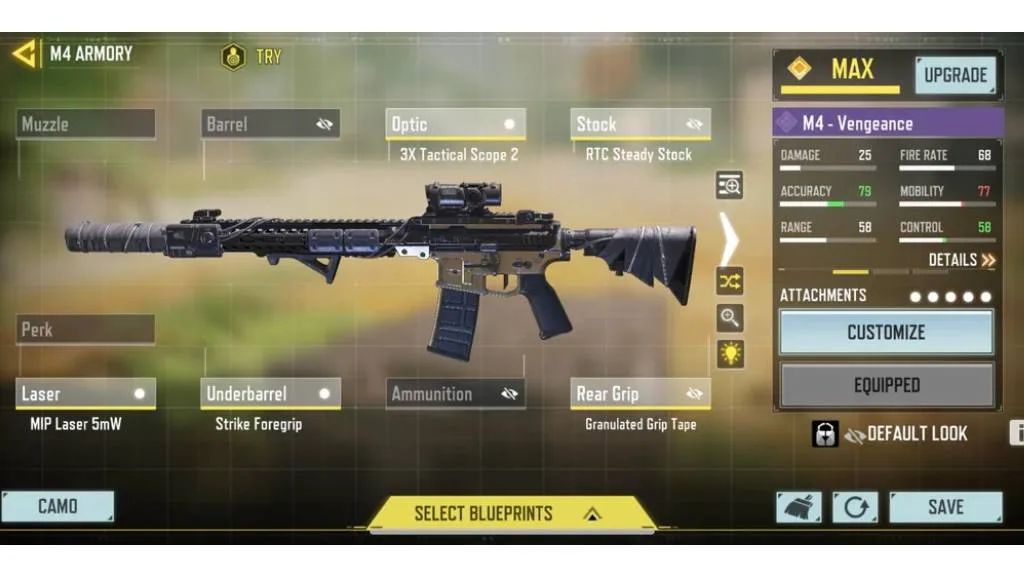Toggle the DEFAULT LOOK option
The height and width of the screenshot is (576, 1024).
click(x=905, y=434)
